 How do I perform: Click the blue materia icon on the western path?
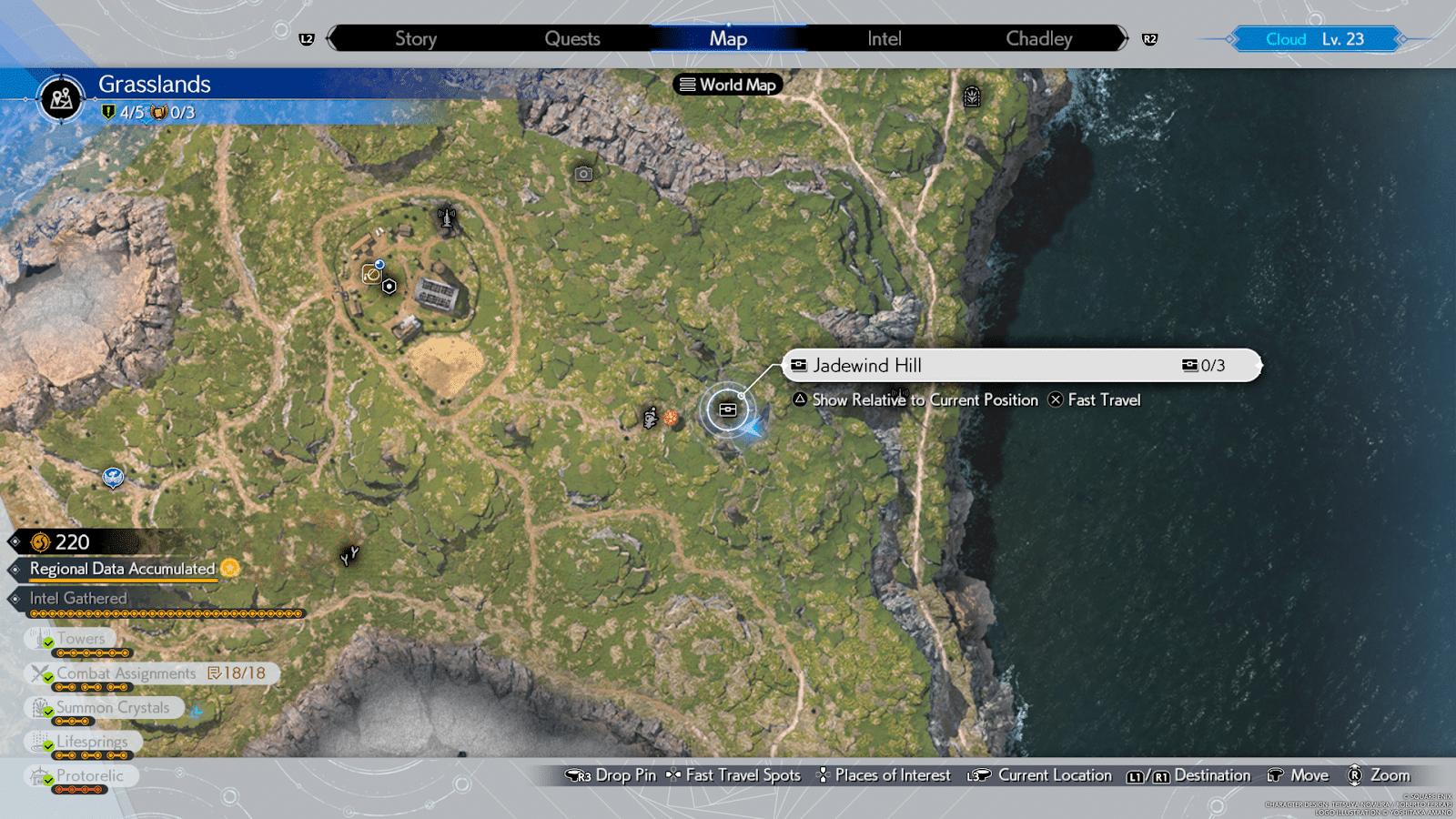(x=113, y=476)
